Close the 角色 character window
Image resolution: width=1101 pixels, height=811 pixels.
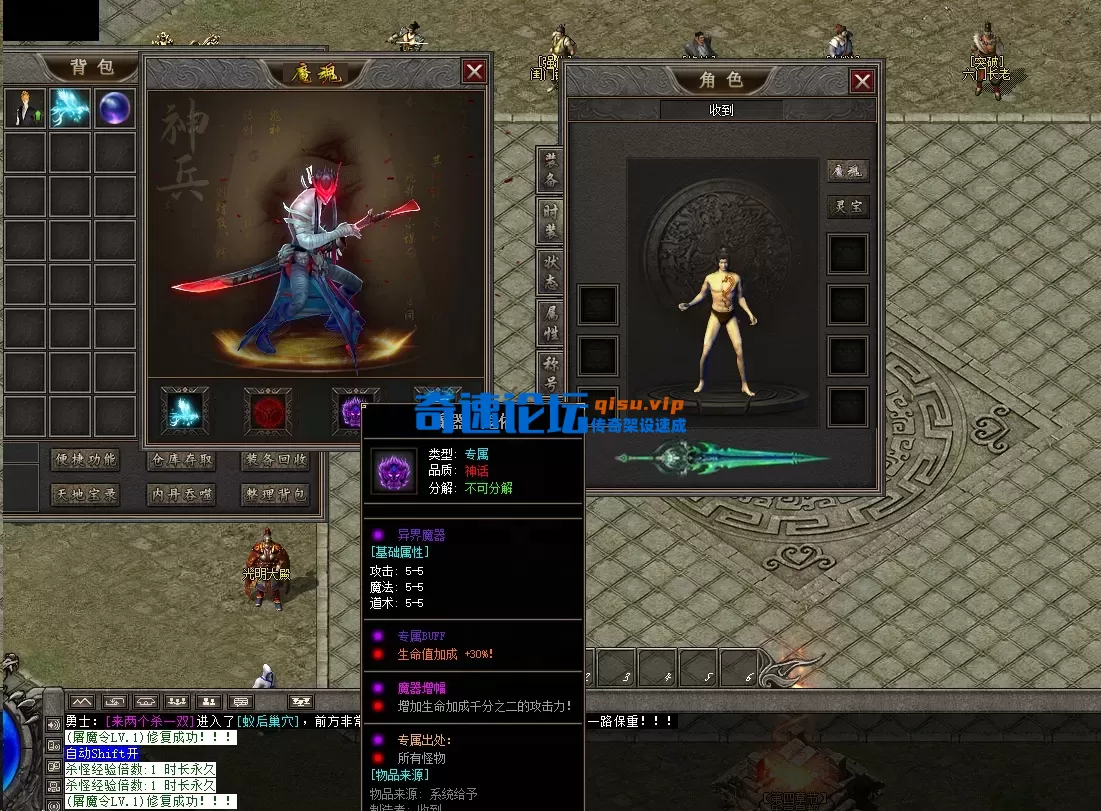862,82
